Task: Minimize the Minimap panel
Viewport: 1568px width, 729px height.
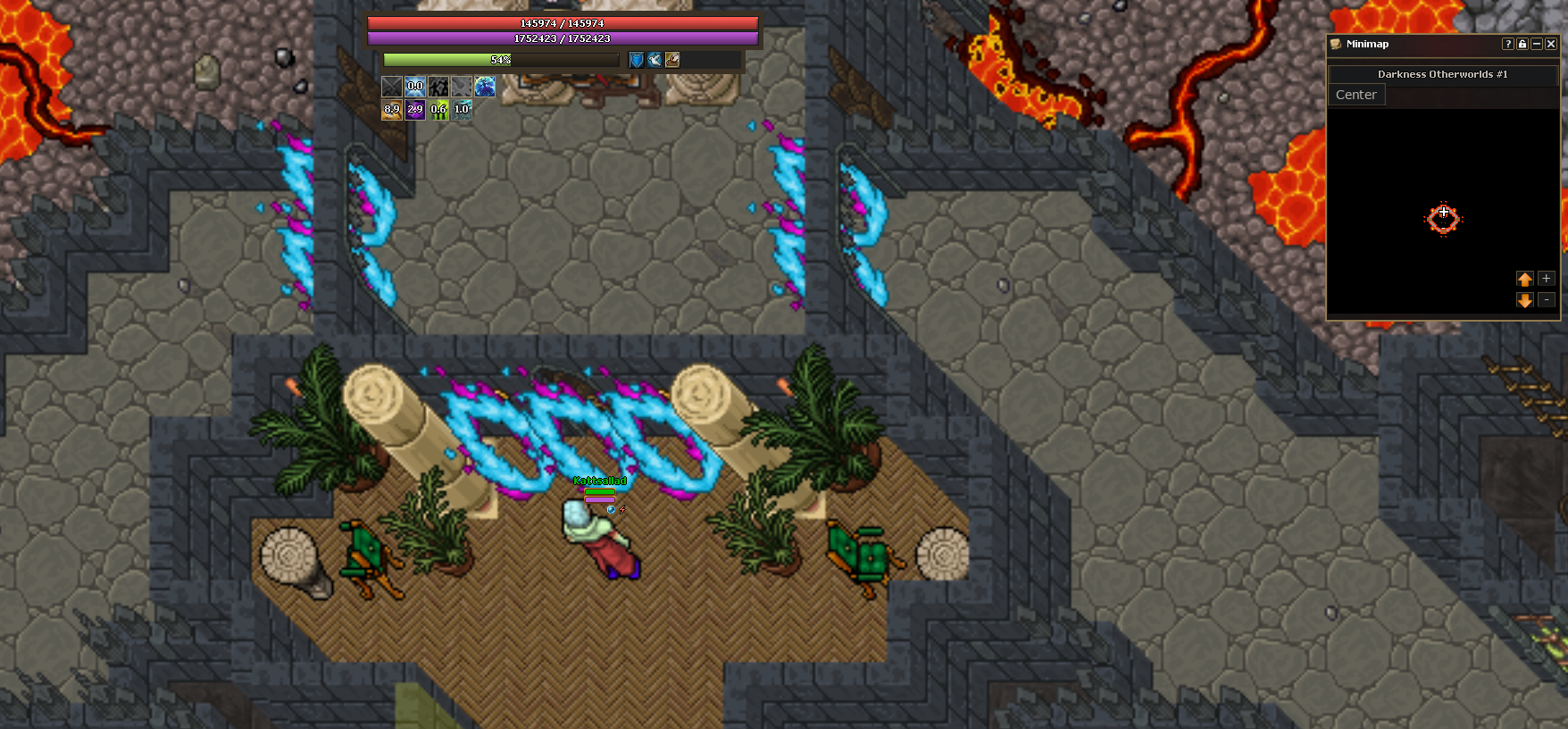Action: (1537, 44)
